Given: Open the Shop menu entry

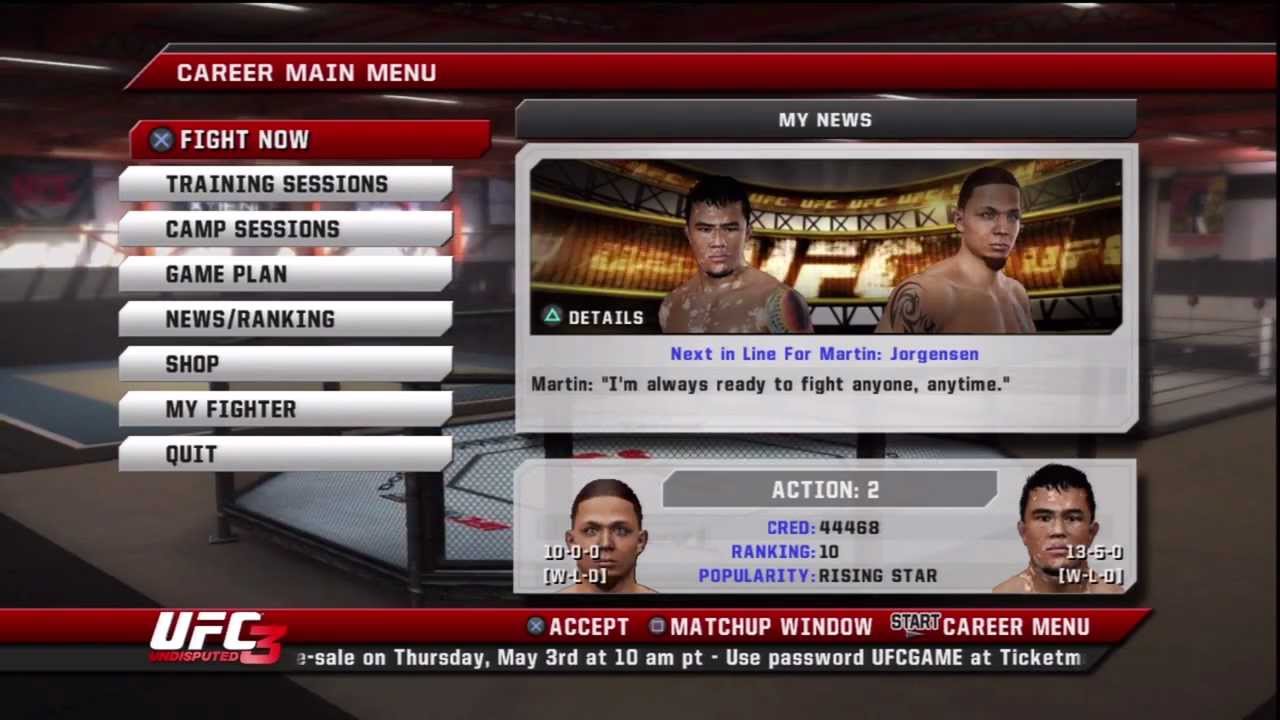Looking at the screenshot, I should pos(285,364).
